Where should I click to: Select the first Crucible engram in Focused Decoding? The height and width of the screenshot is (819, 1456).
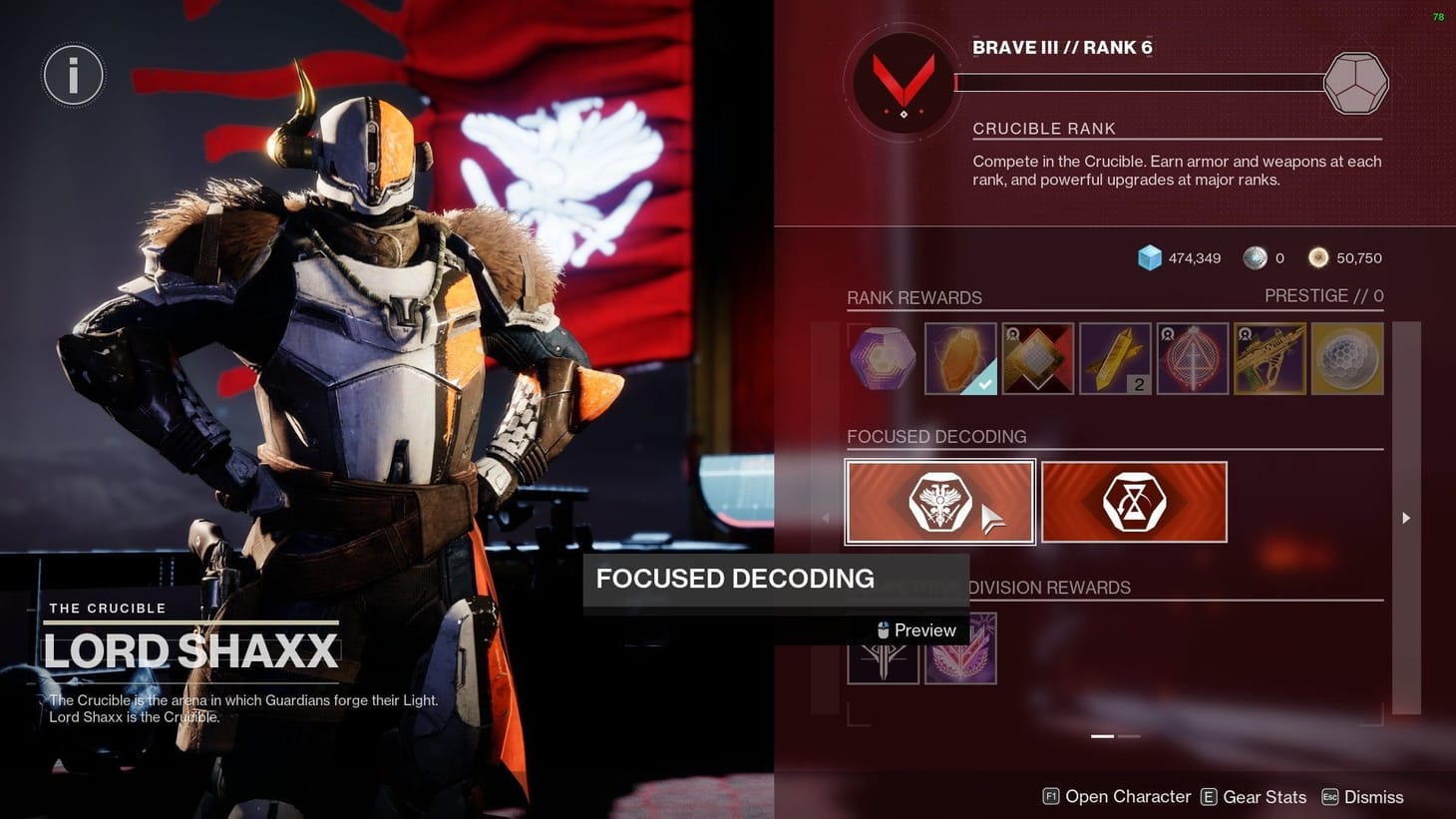point(938,501)
